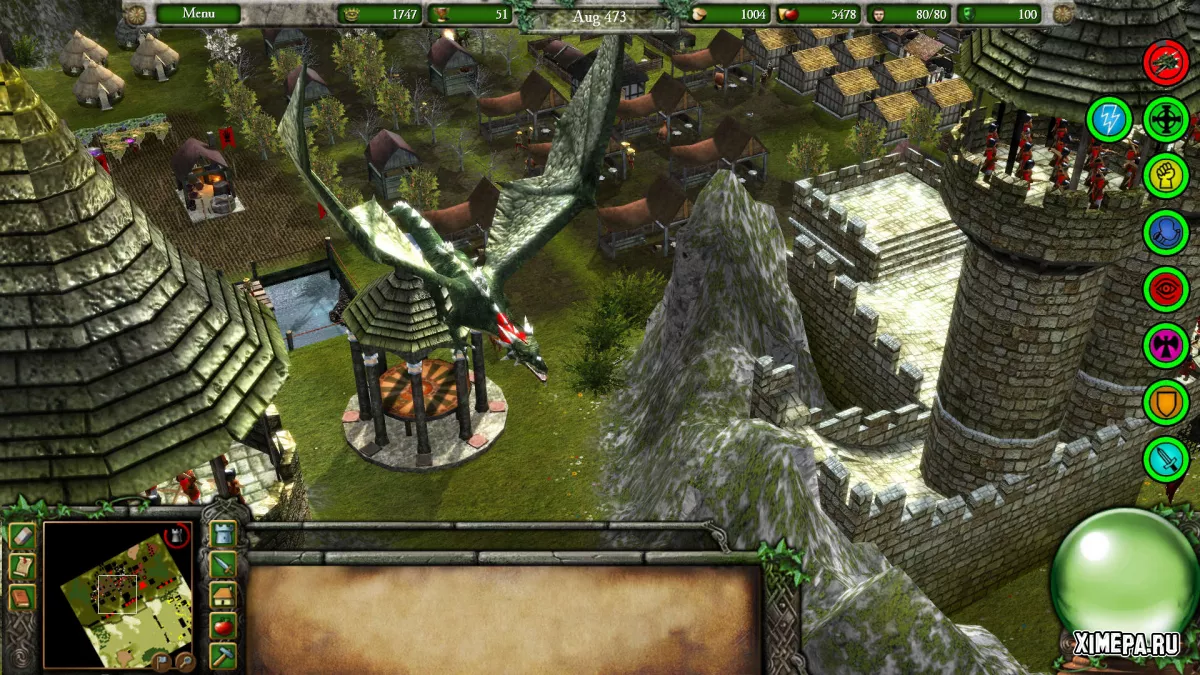This screenshot has width=1200, height=675.
Task: Click the castle keep icon on minimap
Action: coord(177,537)
